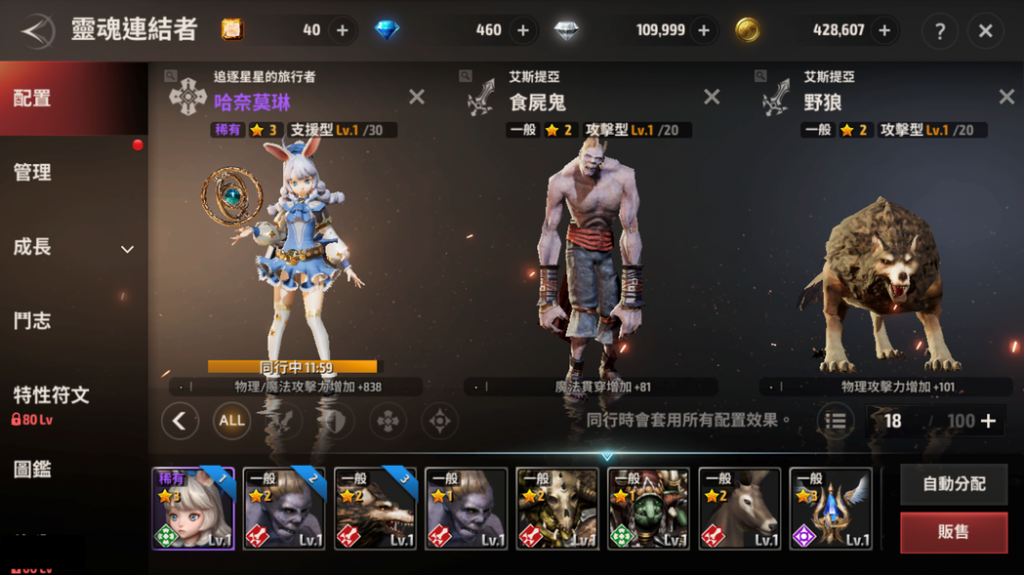Screen dimensions: 1024x575
Task: Choose the deer soul card
Action: 740,509
